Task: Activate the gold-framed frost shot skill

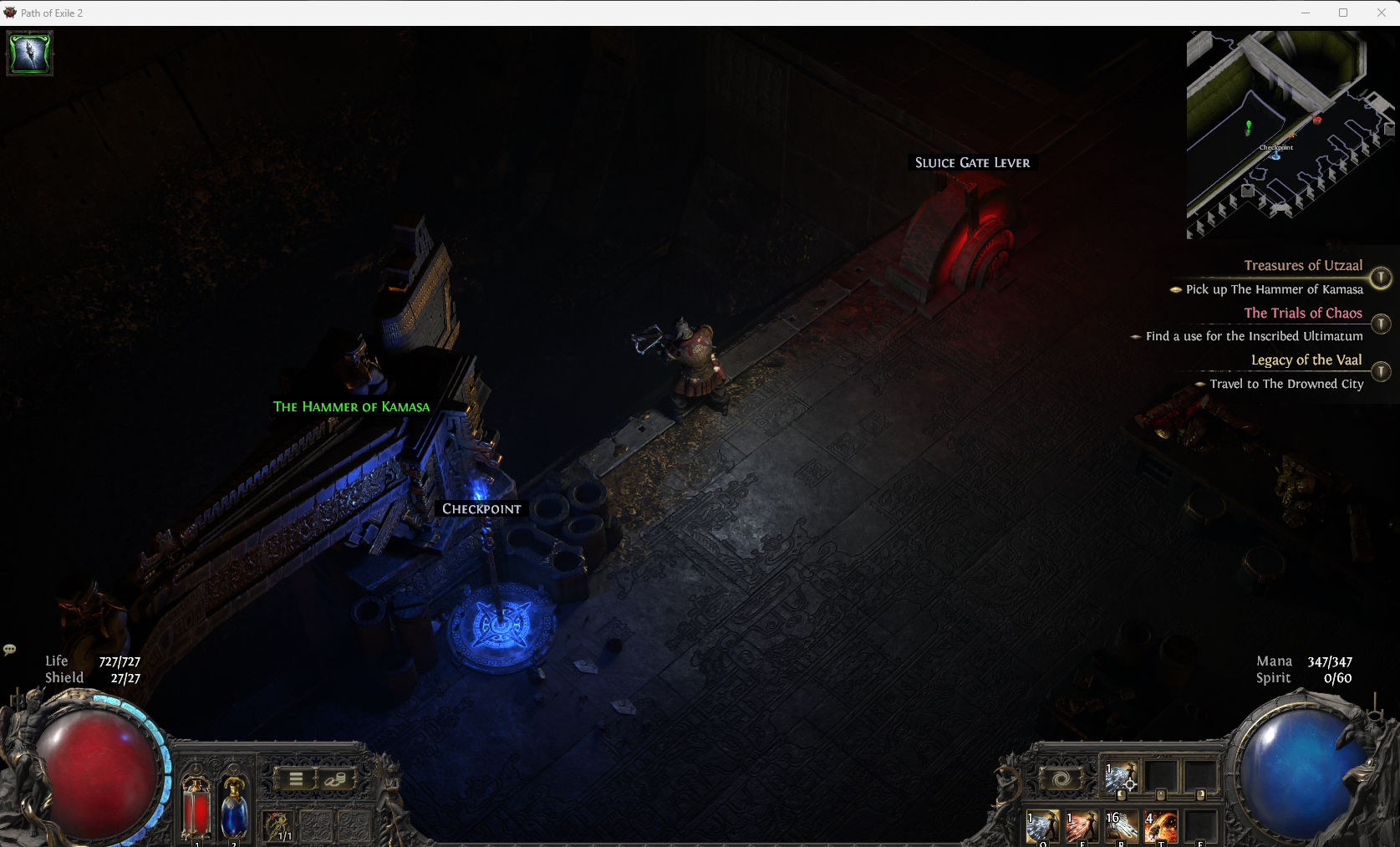Action: 1042,827
